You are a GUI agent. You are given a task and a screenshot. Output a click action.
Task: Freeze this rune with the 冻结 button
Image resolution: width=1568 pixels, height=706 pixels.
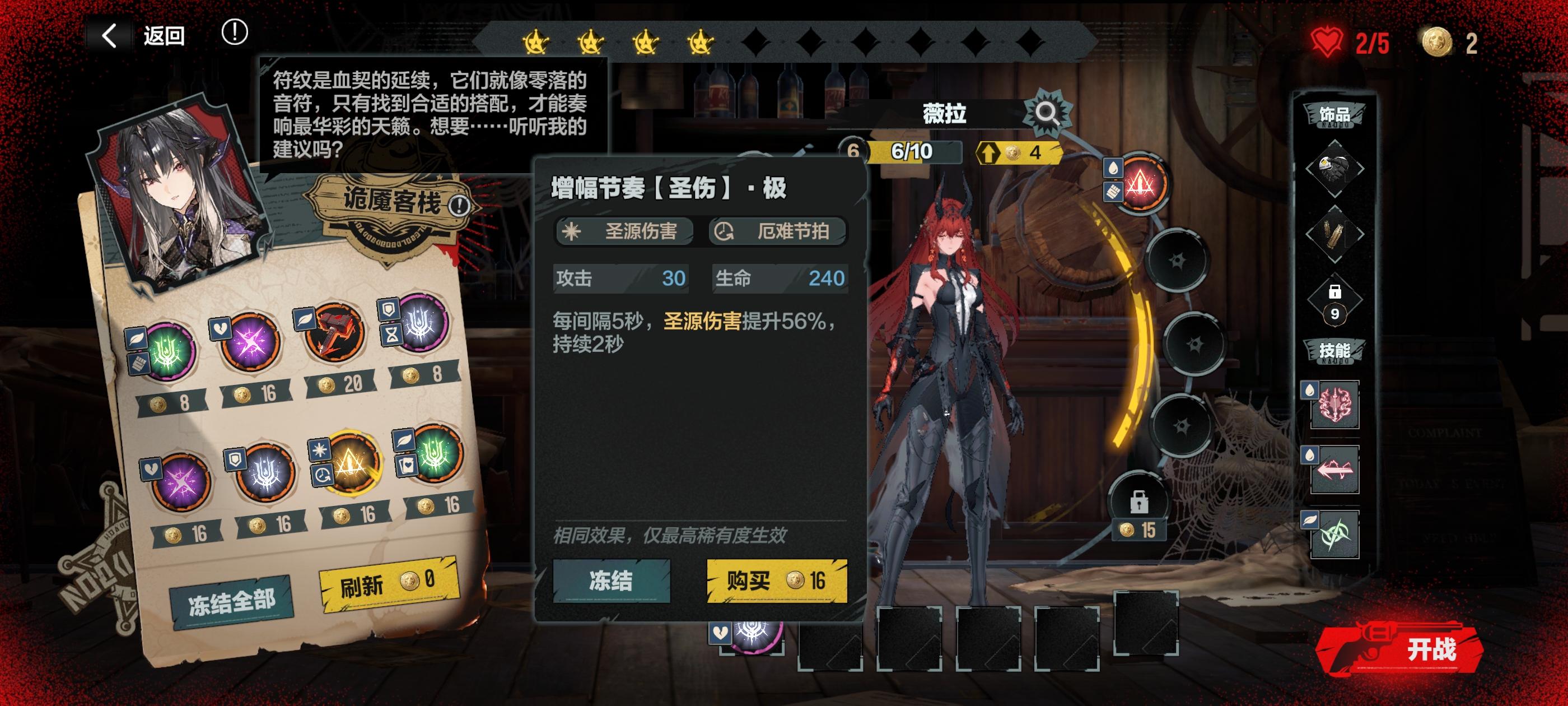pos(610,580)
